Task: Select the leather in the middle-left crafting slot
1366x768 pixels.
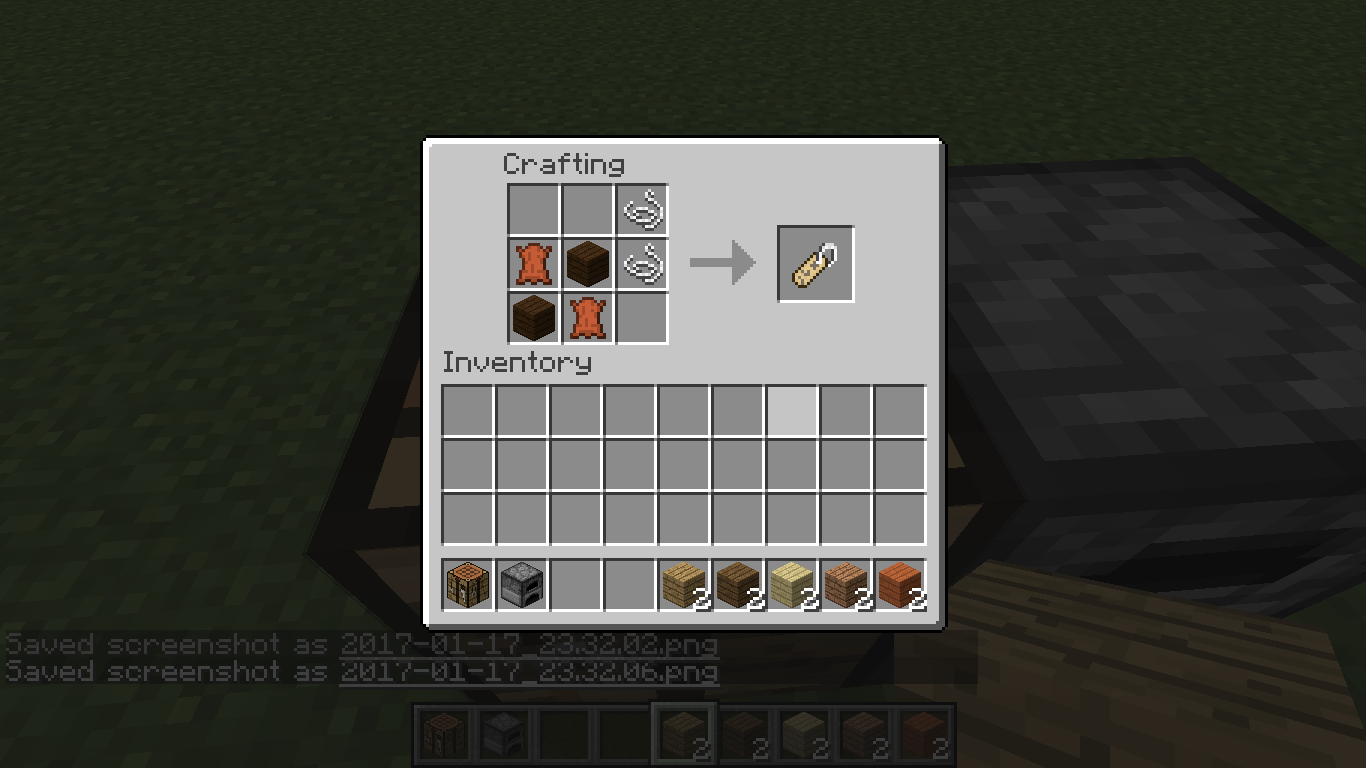Action: [x=533, y=264]
